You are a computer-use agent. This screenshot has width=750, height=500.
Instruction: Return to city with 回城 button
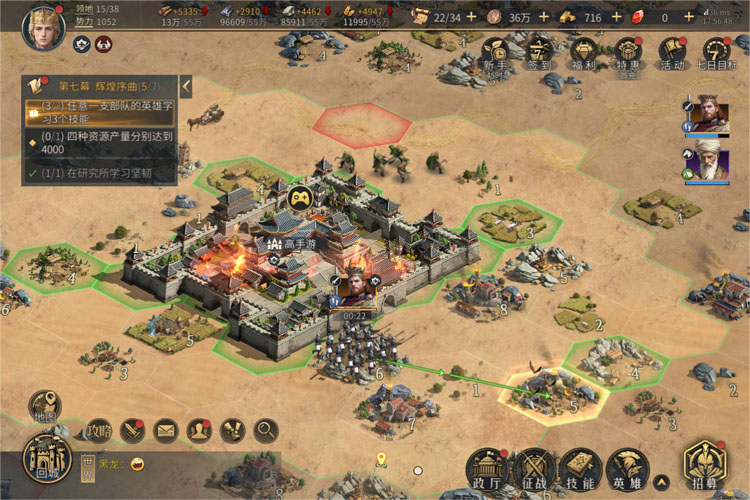tap(45, 459)
